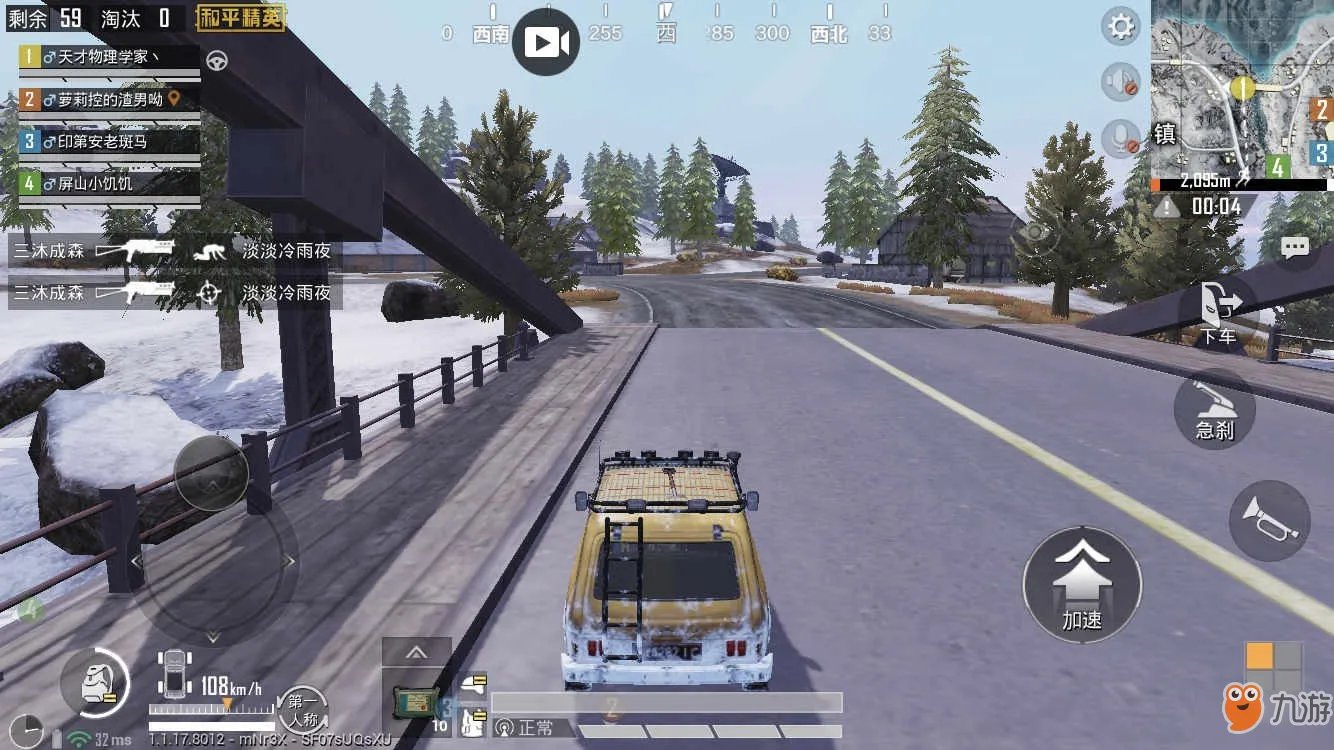This screenshot has width=1334, height=750.
Task: Hit the 急刹 handbrake button
Action: (x=1214, y=409)
